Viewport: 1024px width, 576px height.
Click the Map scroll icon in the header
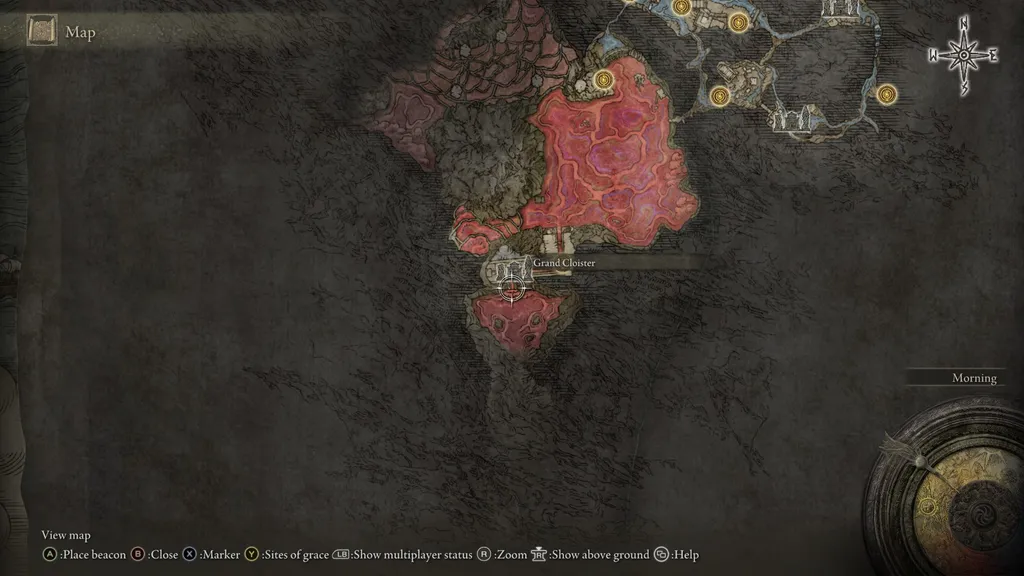[x=43, y=32]
